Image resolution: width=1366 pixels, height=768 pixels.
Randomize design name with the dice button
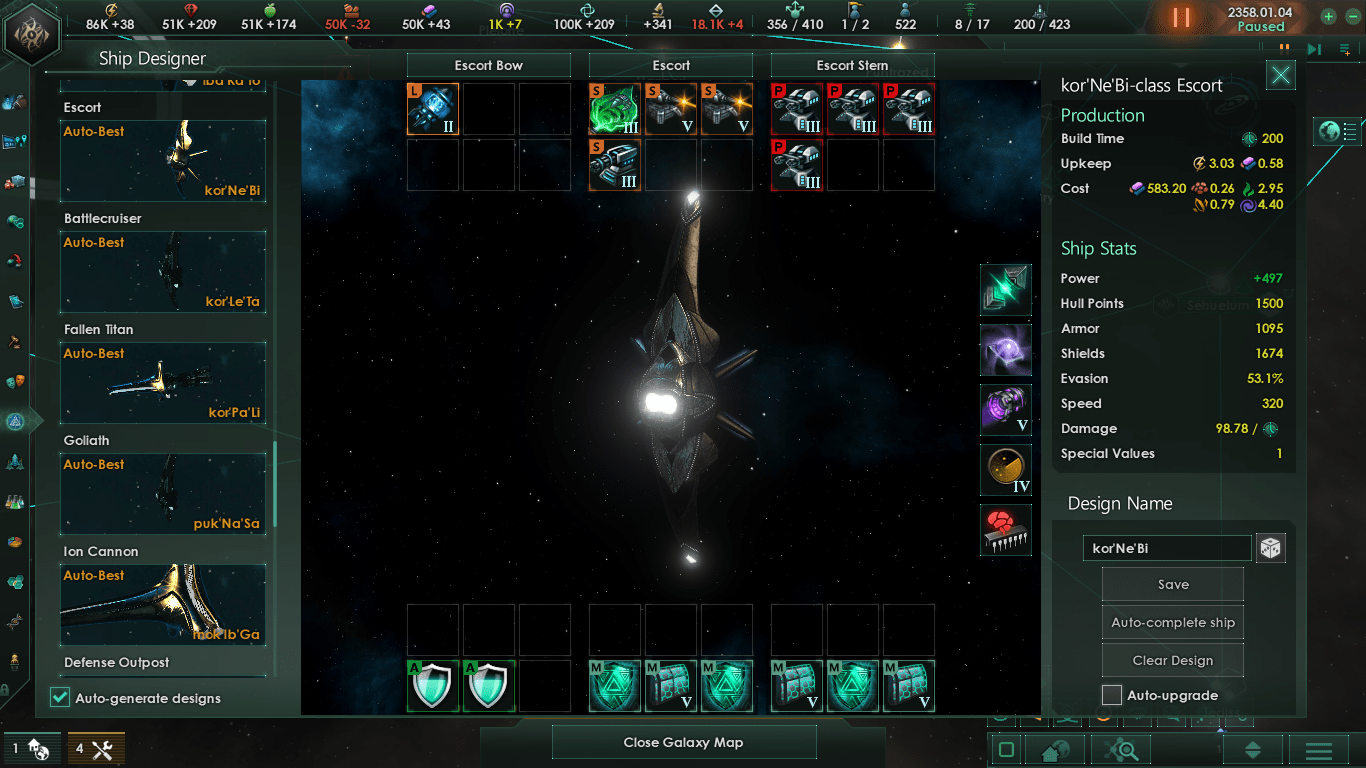pos(1270,548)
